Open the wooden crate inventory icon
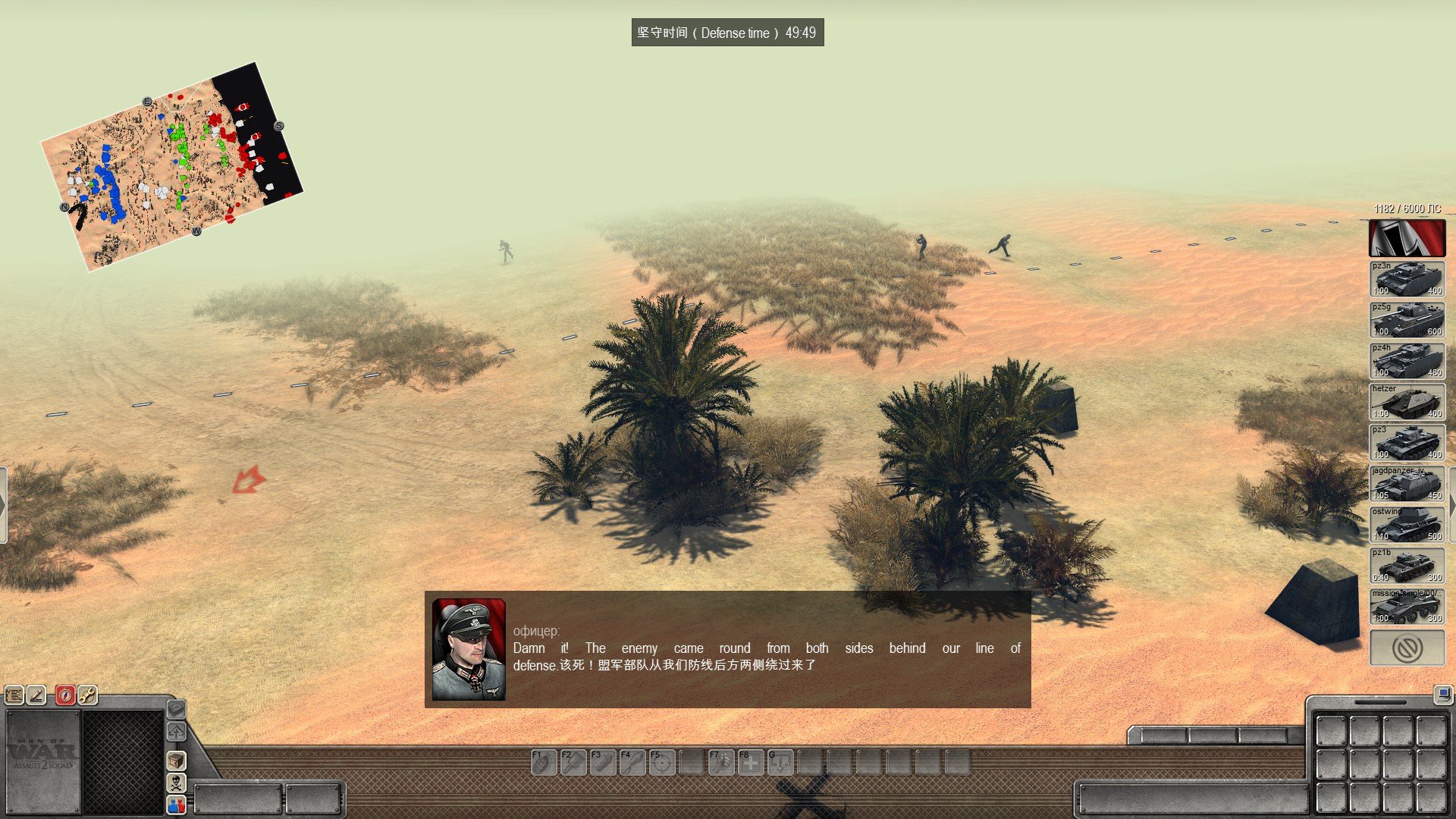Screen dimensions: 1456x819 tap(176, 760)
